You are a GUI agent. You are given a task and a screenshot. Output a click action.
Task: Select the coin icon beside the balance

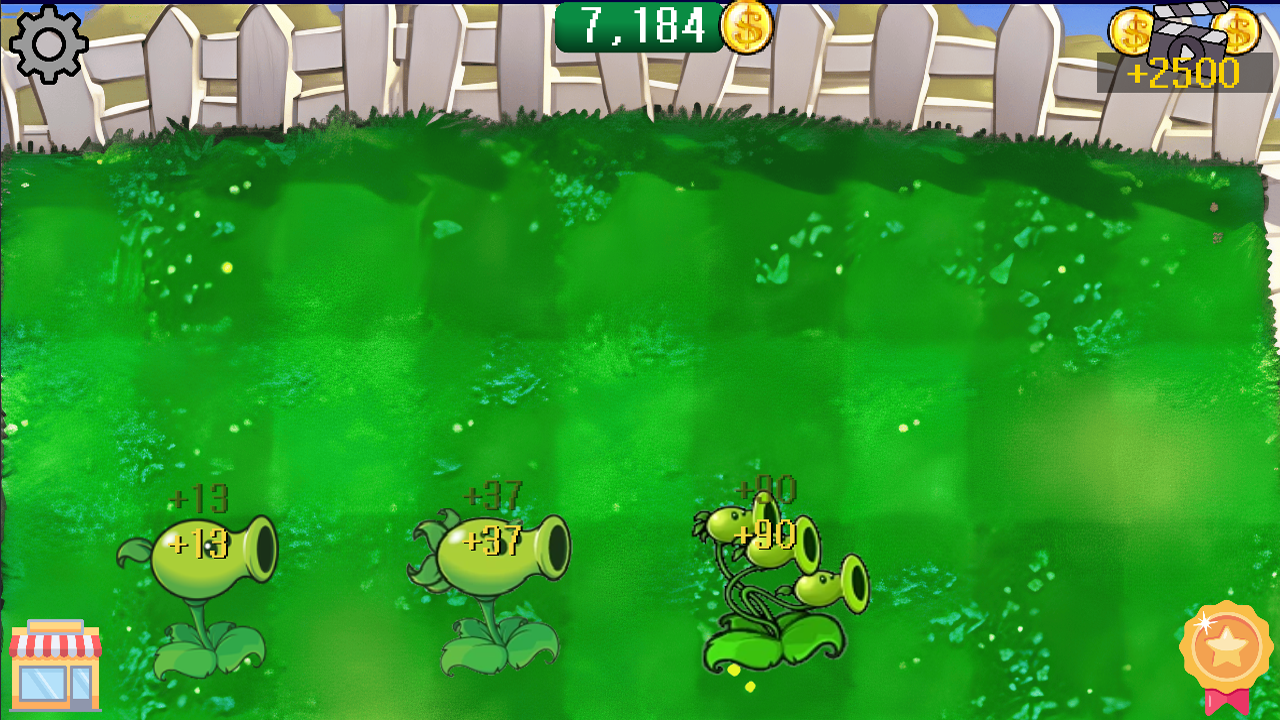click(746, 28)
